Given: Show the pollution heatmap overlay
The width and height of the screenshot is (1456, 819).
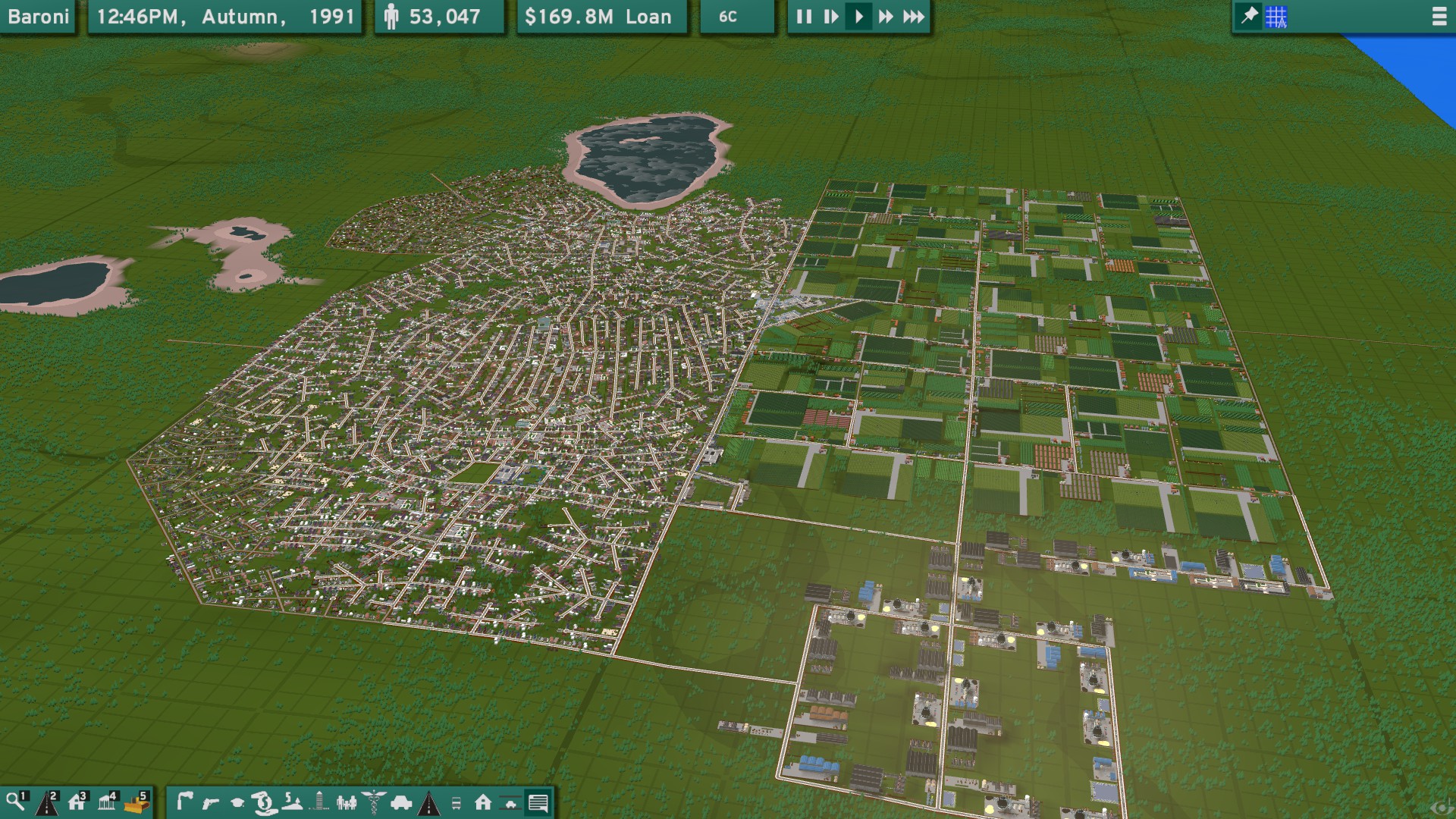Looking at the screenshot, I should pos(184,802).
